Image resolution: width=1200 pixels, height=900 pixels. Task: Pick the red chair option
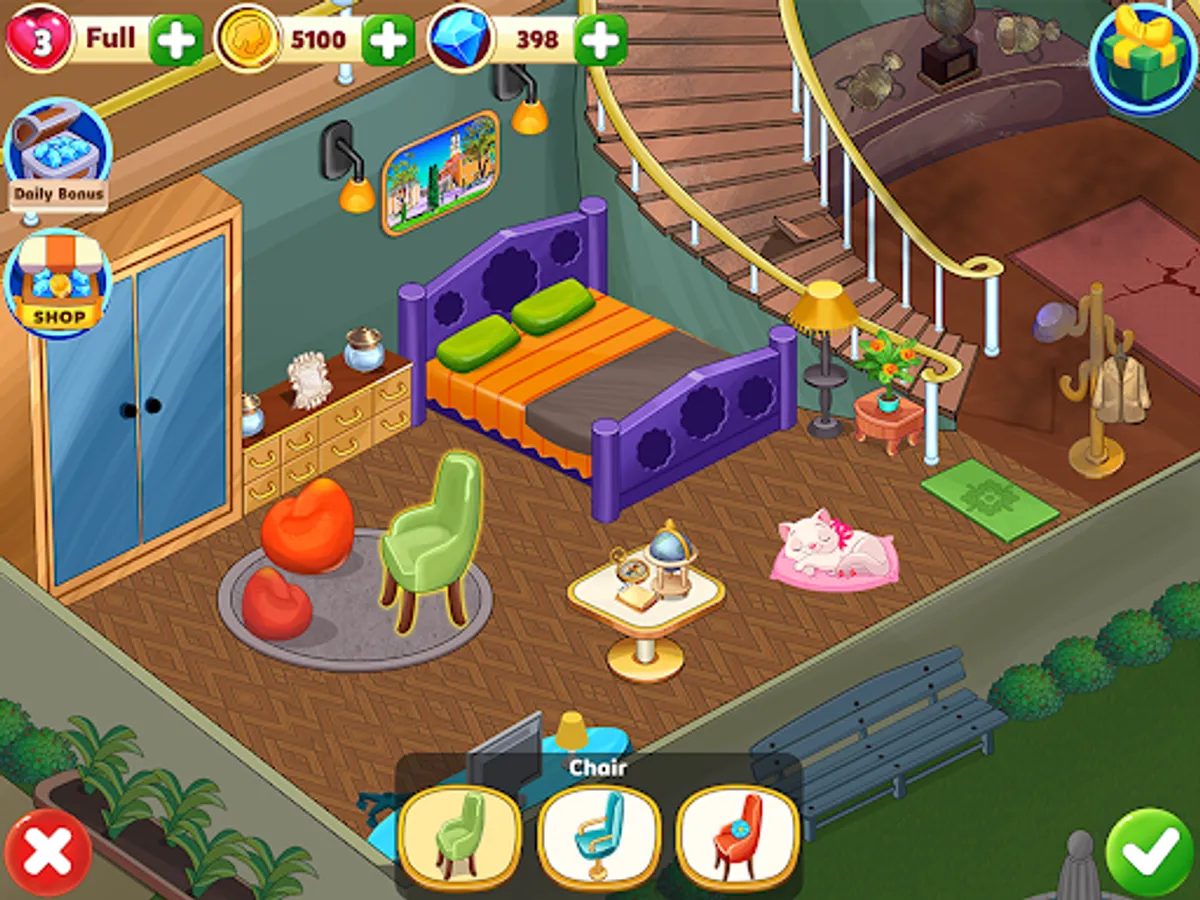[738, 838]
